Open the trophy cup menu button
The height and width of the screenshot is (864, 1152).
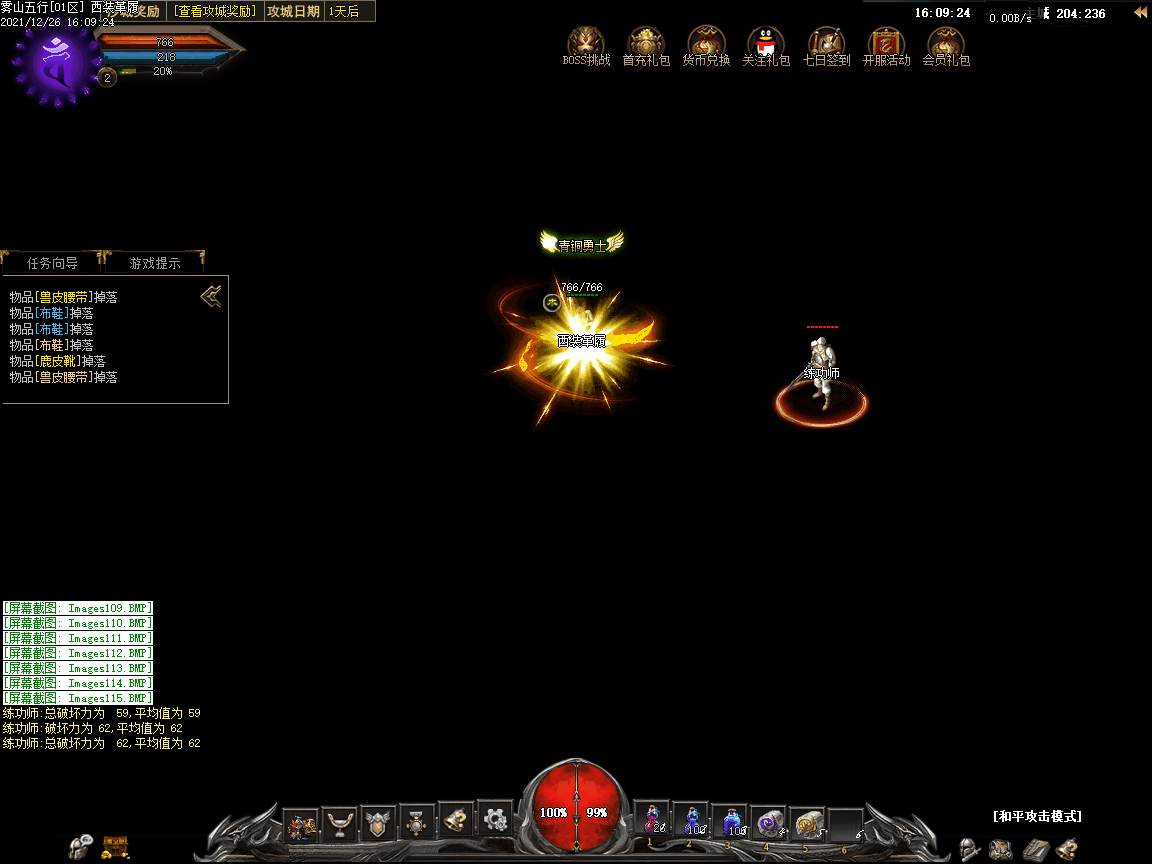pyautogui.click(x=340, y=823)
